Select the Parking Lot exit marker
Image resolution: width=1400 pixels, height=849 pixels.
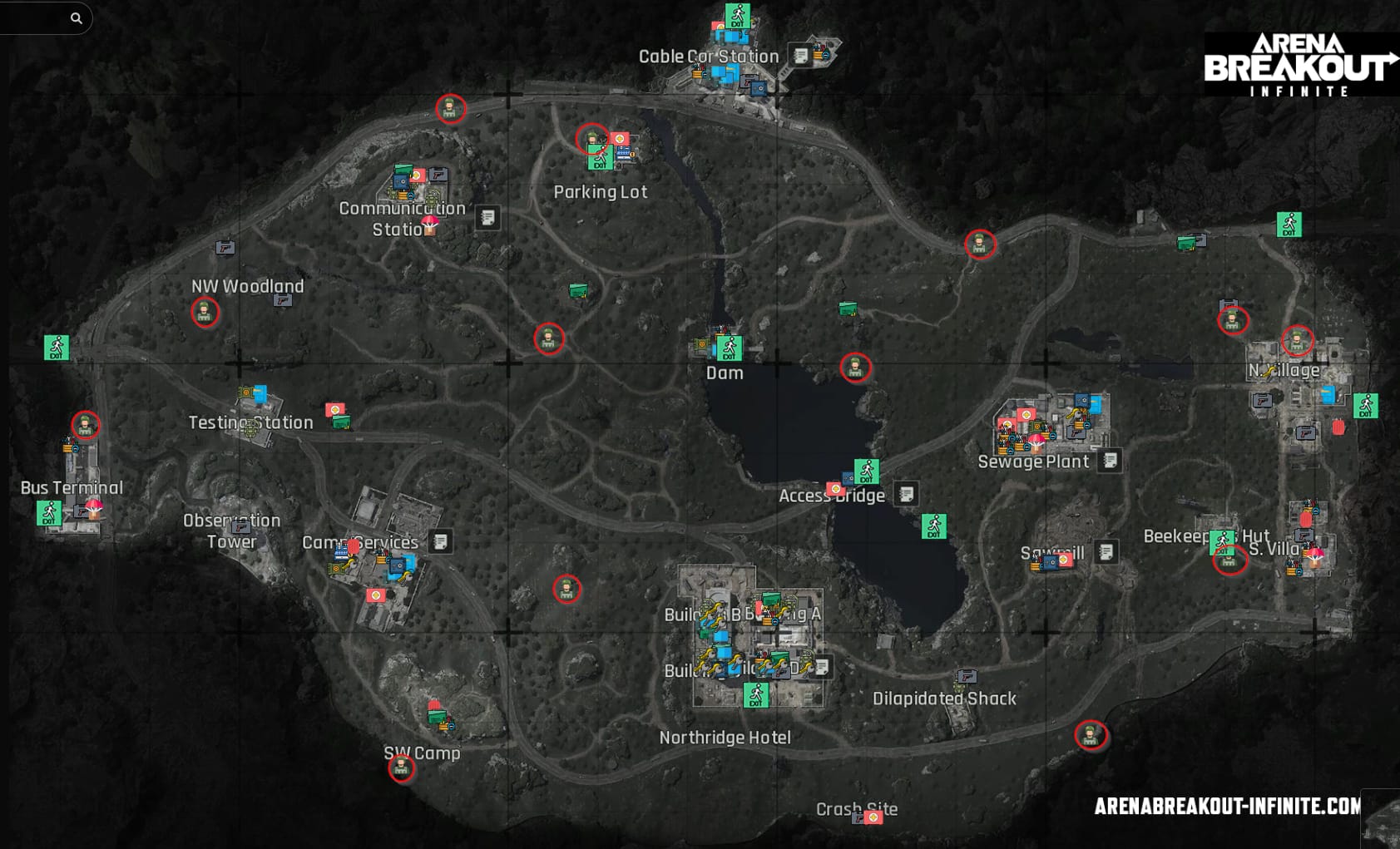(x=601, y=159)
